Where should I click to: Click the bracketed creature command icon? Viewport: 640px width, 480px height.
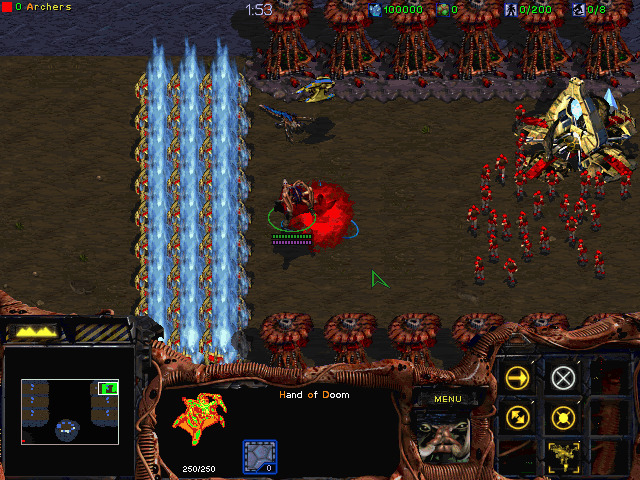click(564, 456)
